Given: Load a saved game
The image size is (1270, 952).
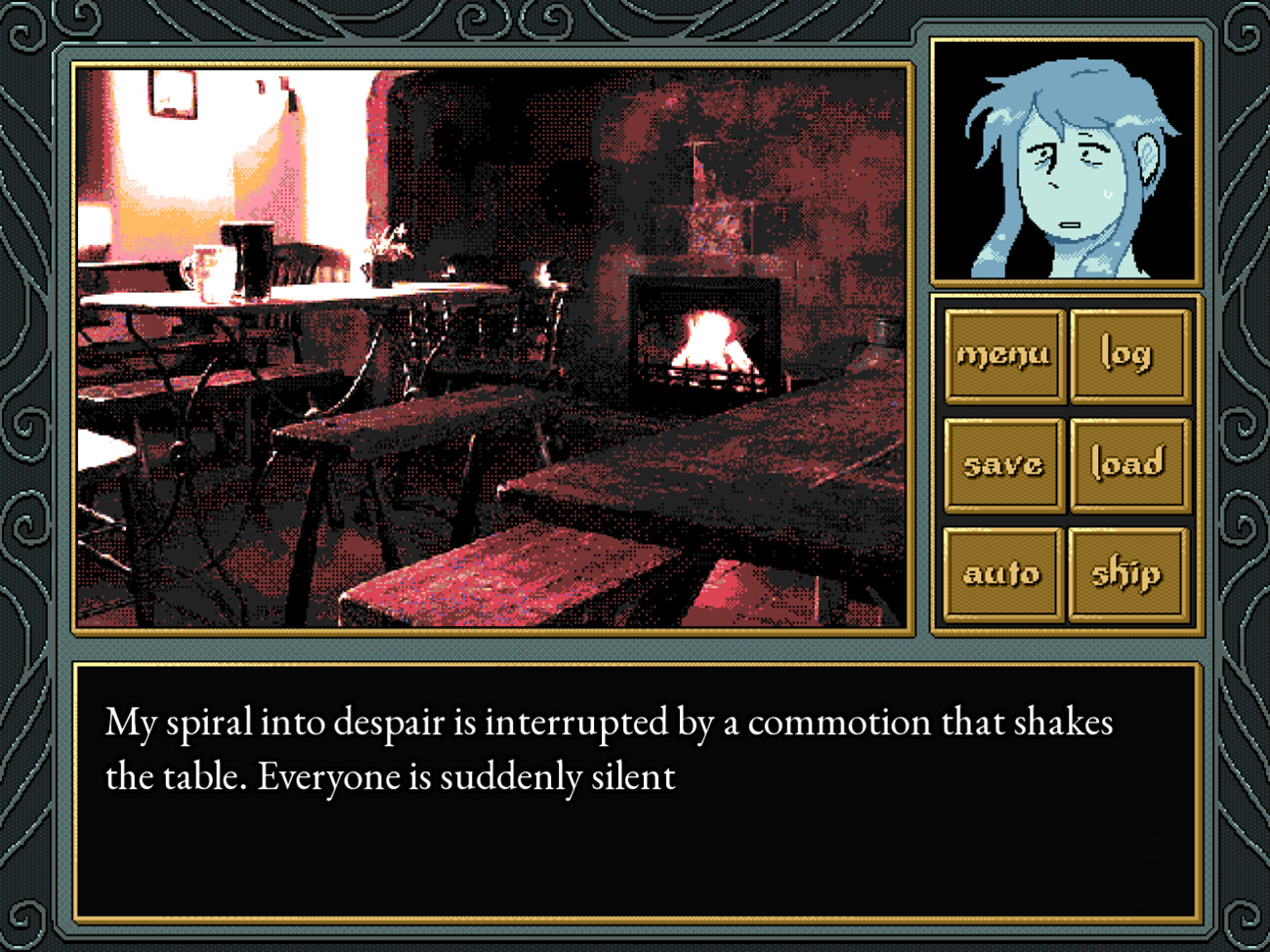Looking at the screenshot, I should pyautogui.click(x=1128, y=465).
